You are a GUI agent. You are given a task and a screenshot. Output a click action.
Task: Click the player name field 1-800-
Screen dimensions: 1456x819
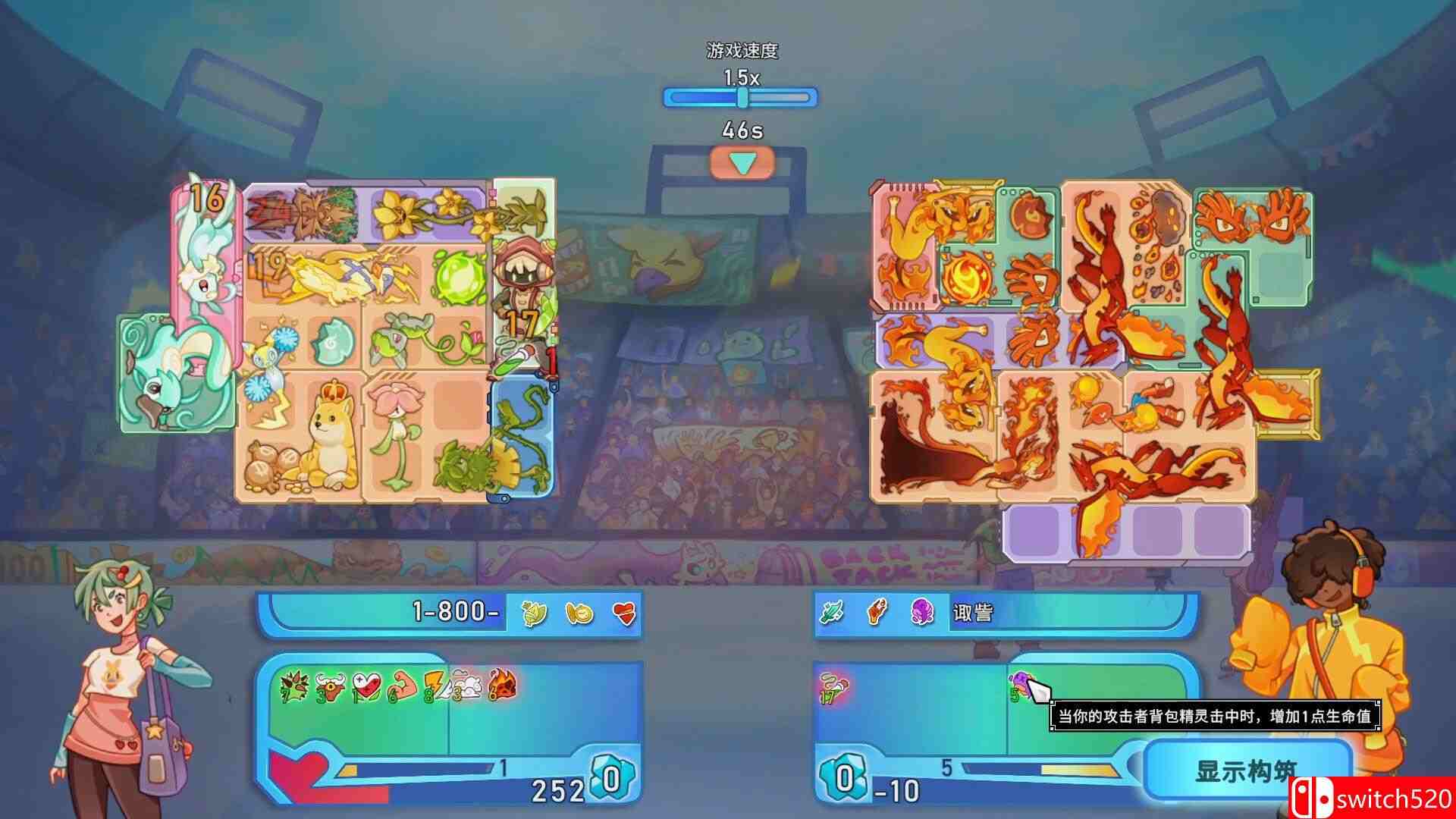[x=455, y=611]
